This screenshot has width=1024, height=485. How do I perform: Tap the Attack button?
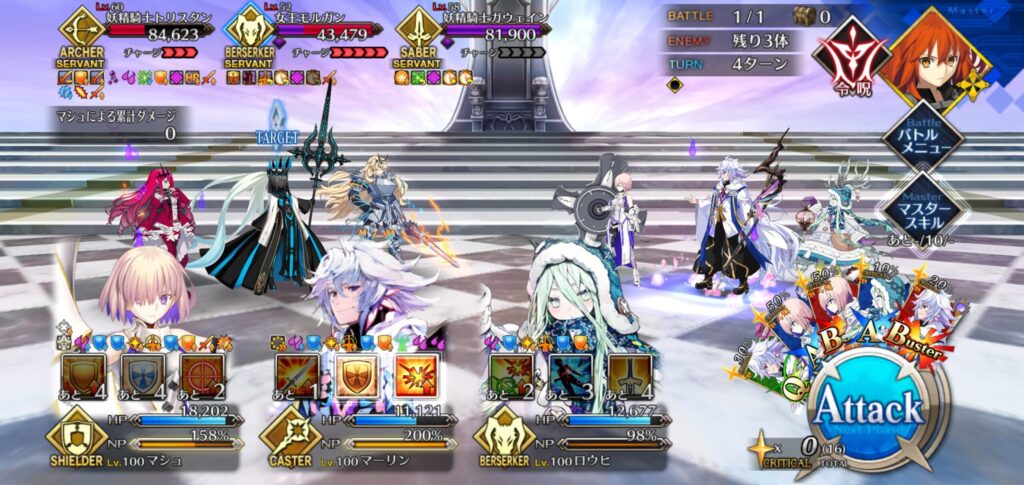(866, 410)
